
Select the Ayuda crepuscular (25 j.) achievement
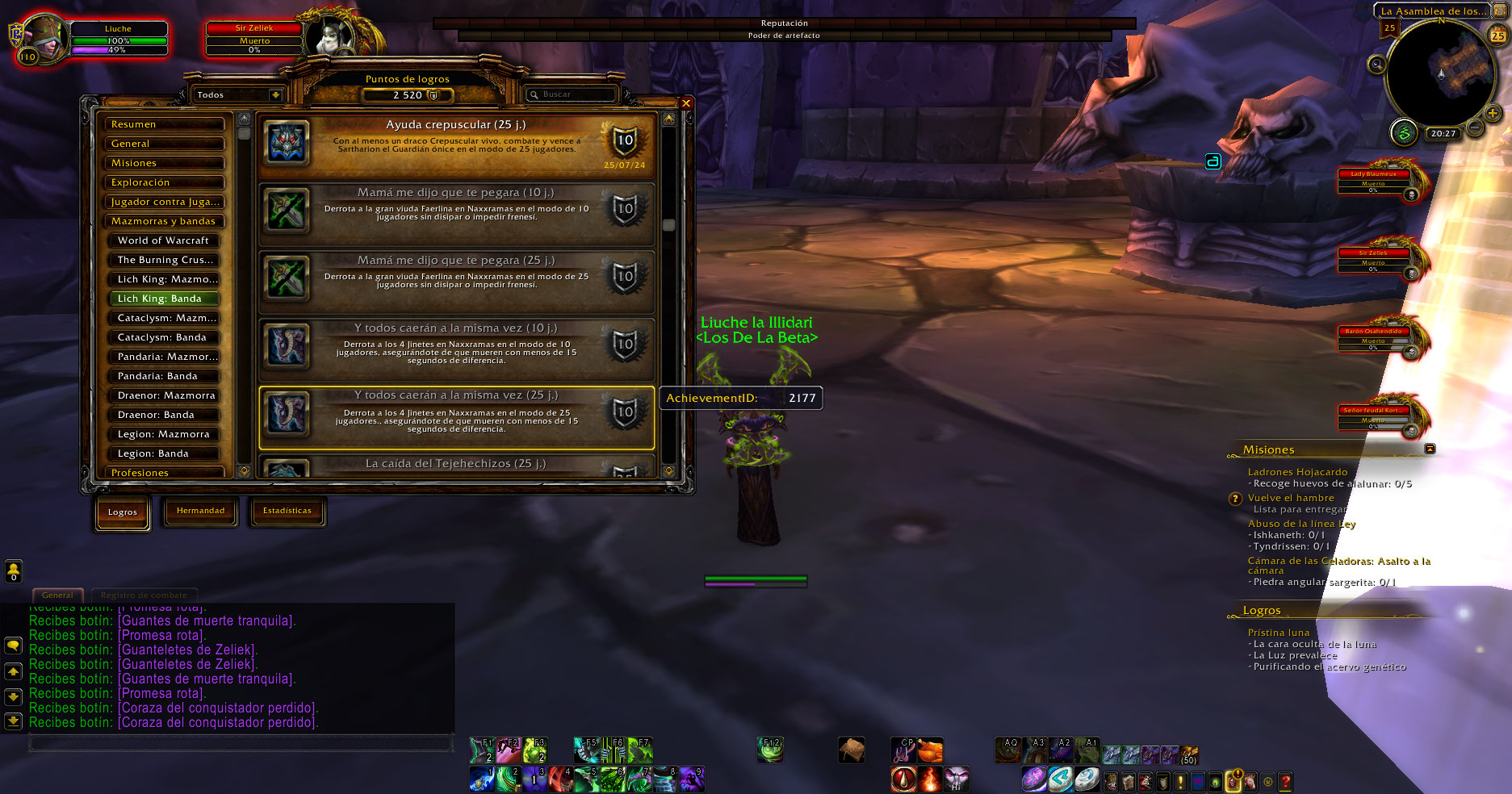pos(456,145)
